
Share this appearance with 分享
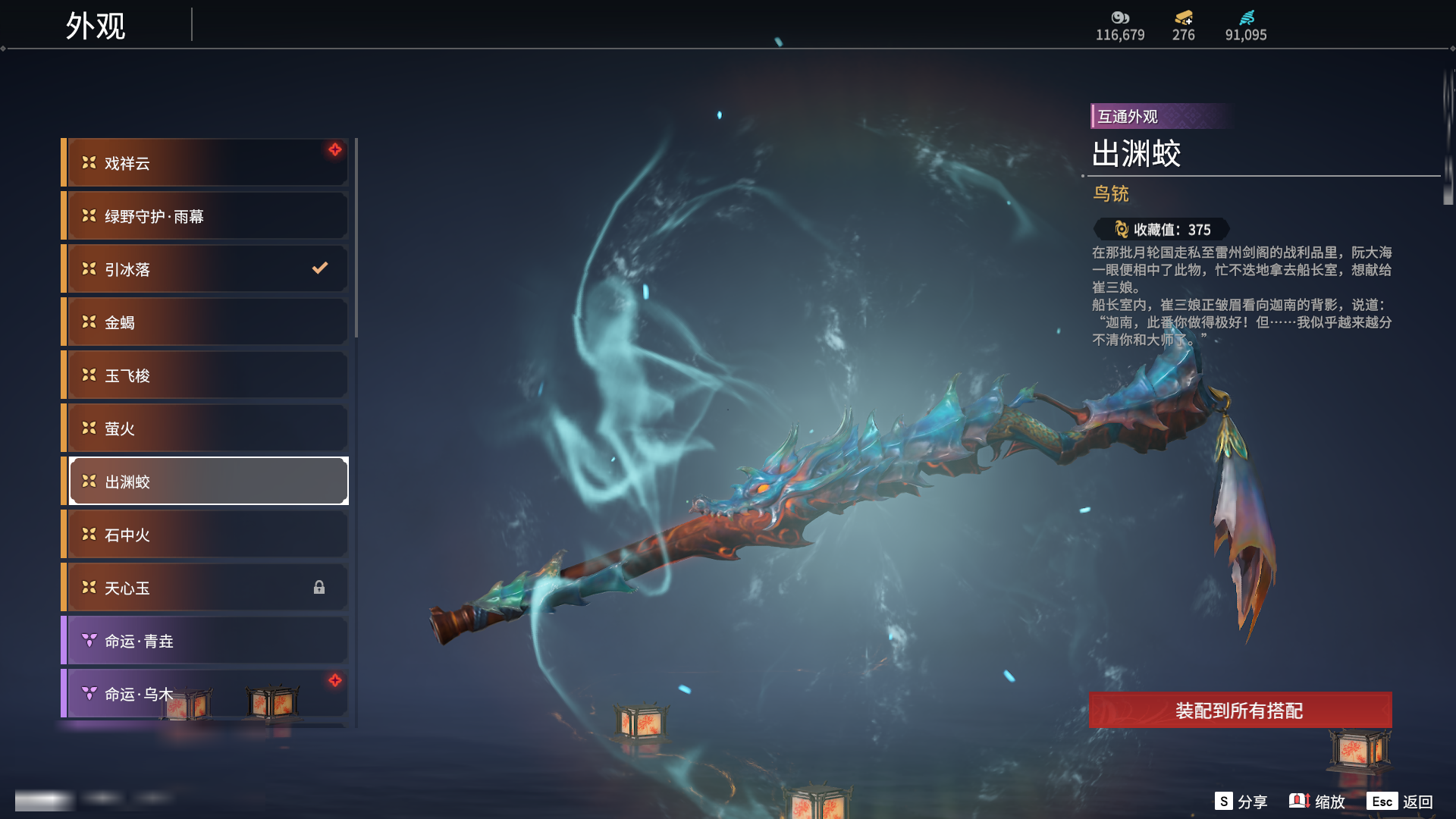(1241, 802)
